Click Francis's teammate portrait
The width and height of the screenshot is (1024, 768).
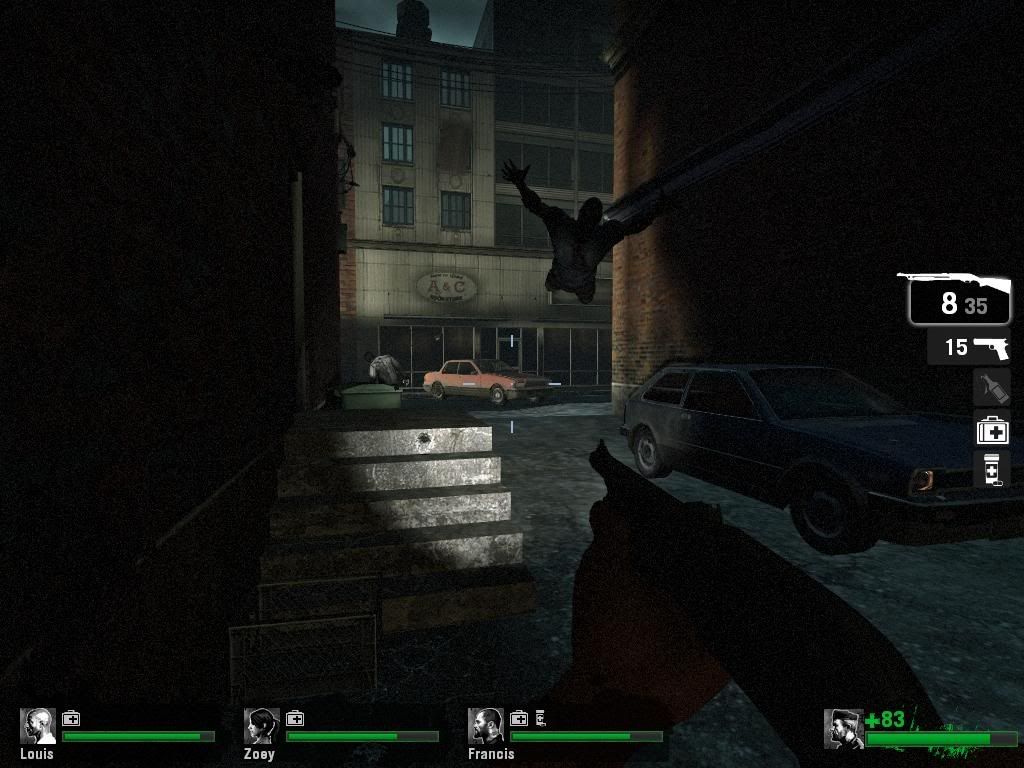[x=486, y=727]
